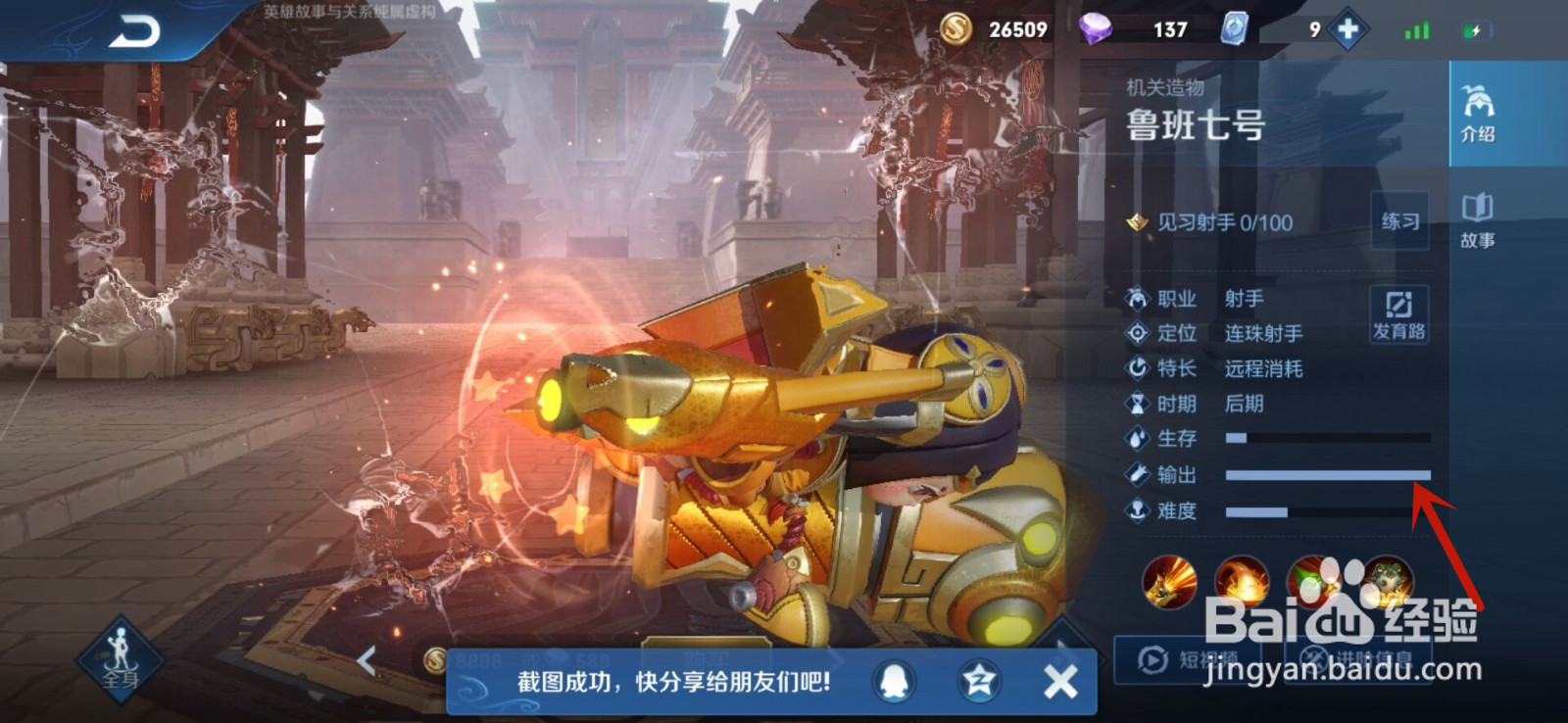This screenshot has height=723, width=1568.
Task: Click the 练习 practice button
Action: pos(1400,222)
